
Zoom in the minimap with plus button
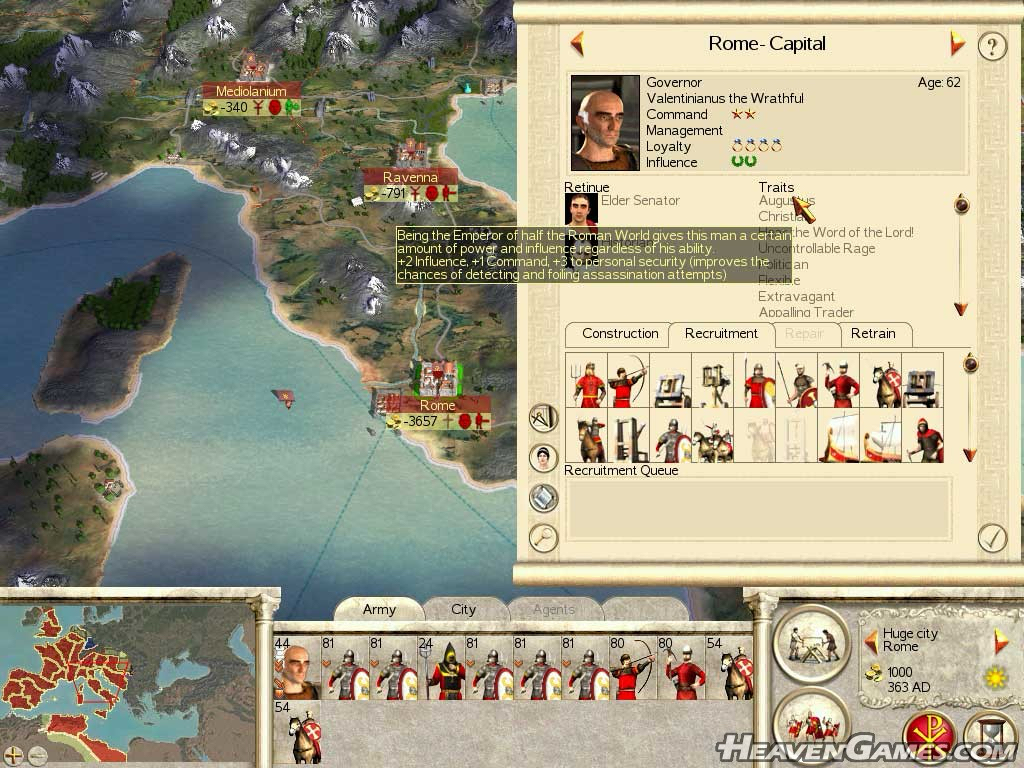[x=13, y=756]
